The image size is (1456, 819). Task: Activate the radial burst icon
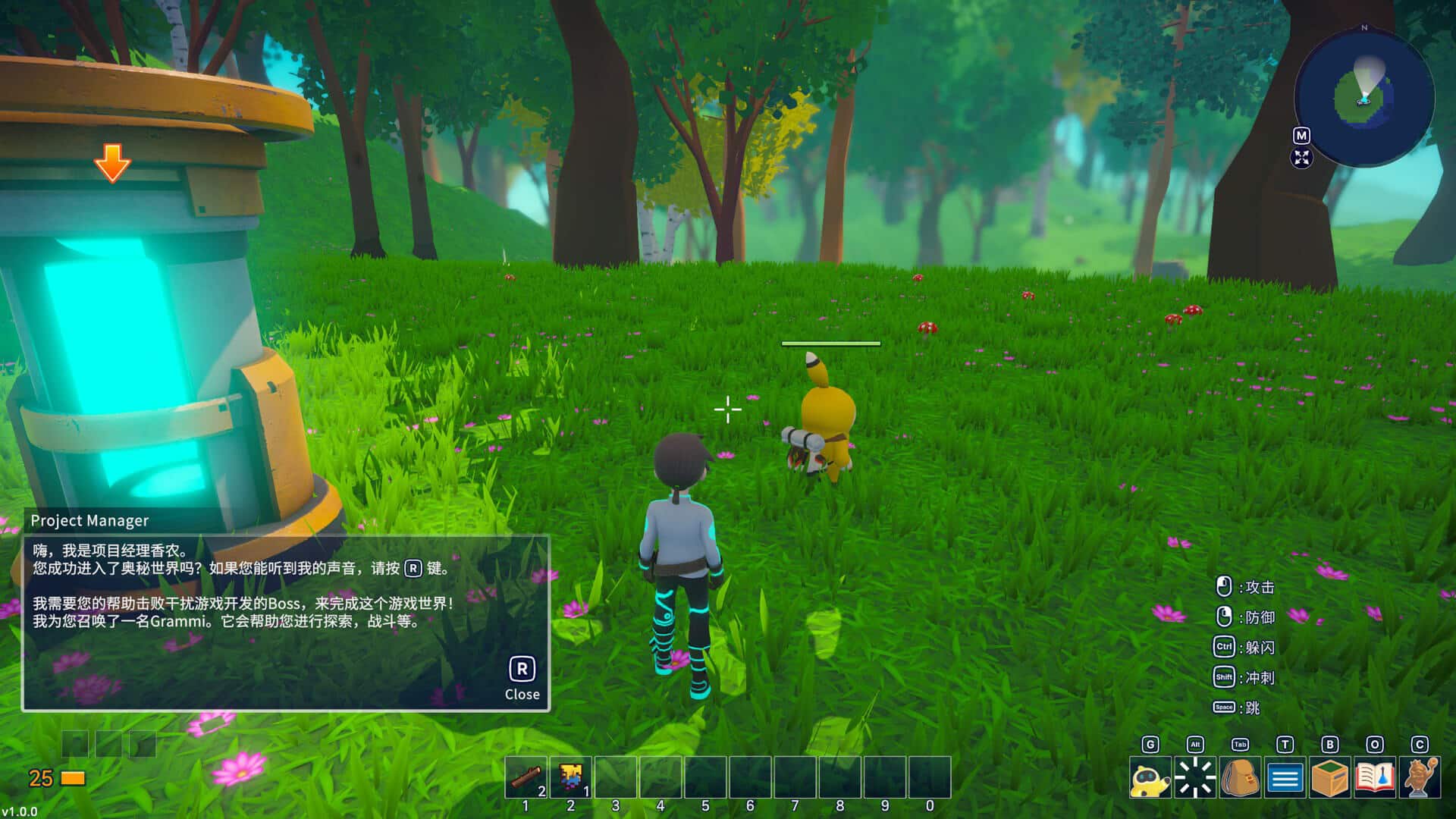[x=1195, y=778]
